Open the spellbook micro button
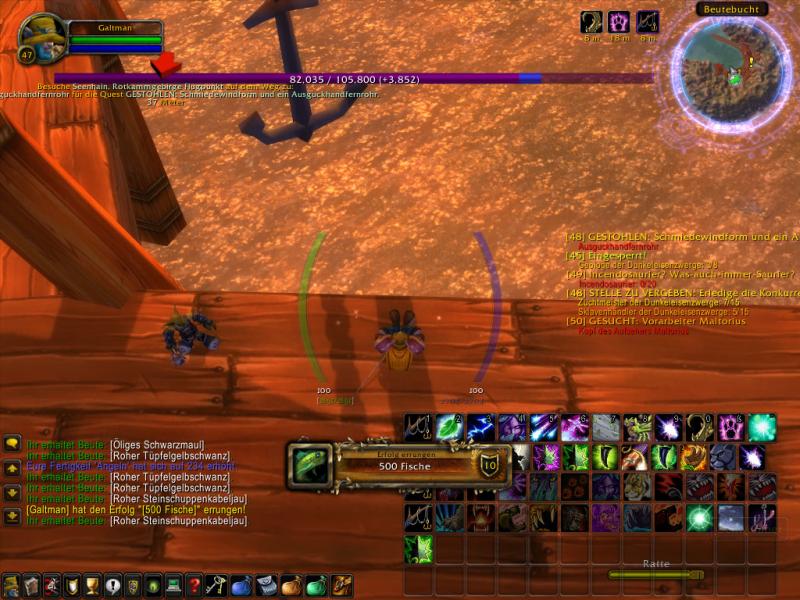This screenshot has height=600, width=800. click(30, 586)
